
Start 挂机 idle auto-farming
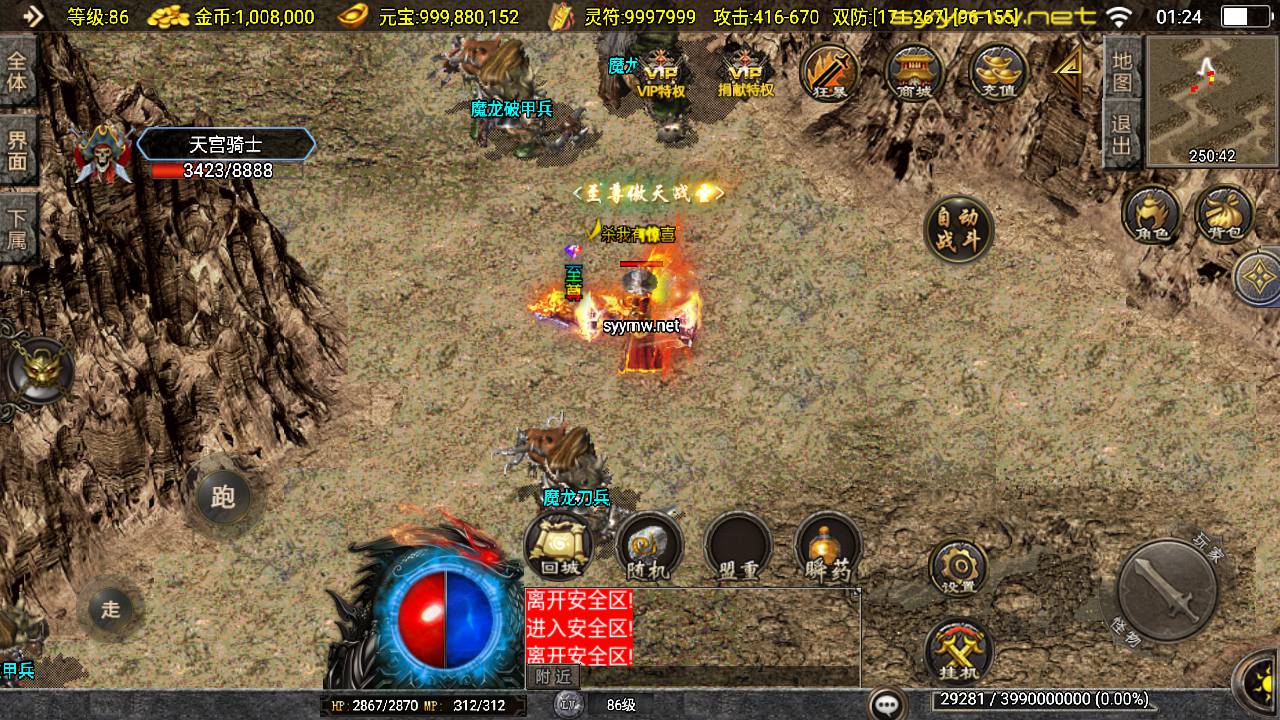click(x=958, y=650)
